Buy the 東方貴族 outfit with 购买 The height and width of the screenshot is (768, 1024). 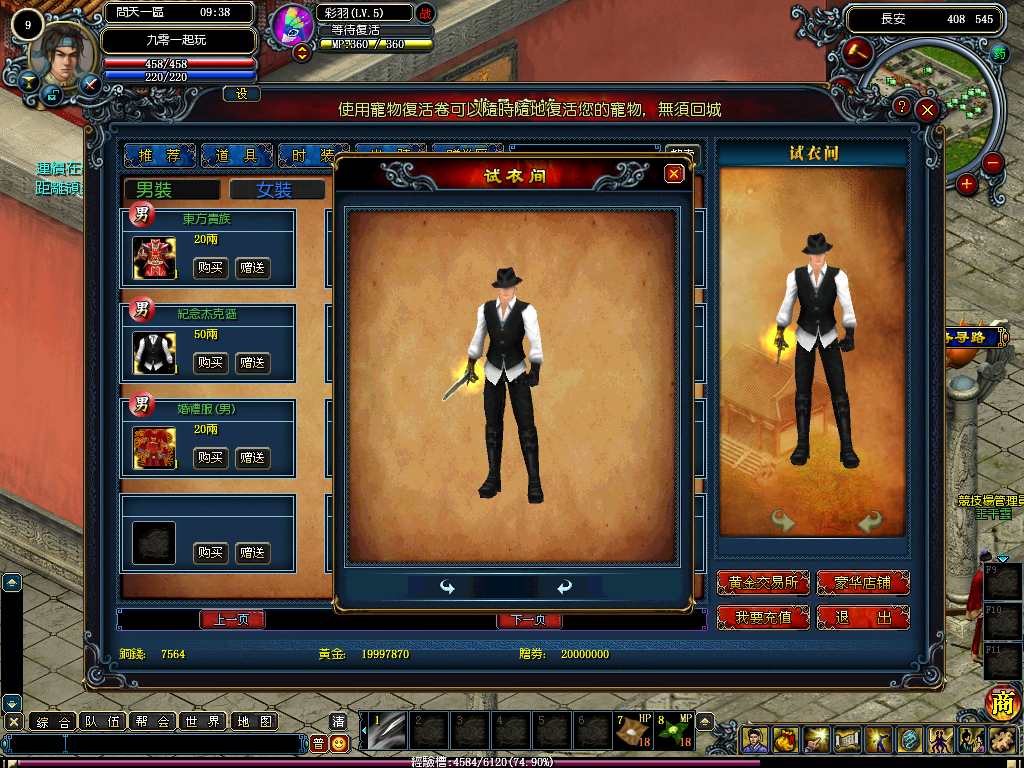(209, 268)
